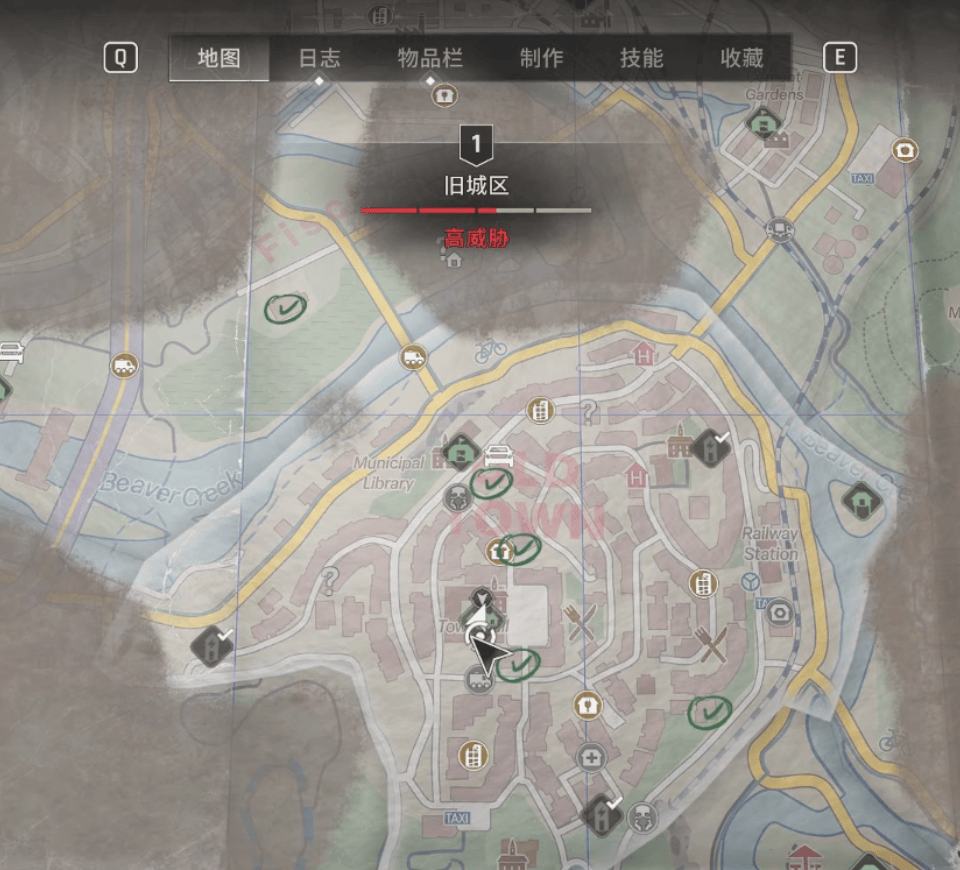The height and width of the screenshot is (870, 960).
Task: Switch to the 日志 tab
Action: (x=319, y=58)
